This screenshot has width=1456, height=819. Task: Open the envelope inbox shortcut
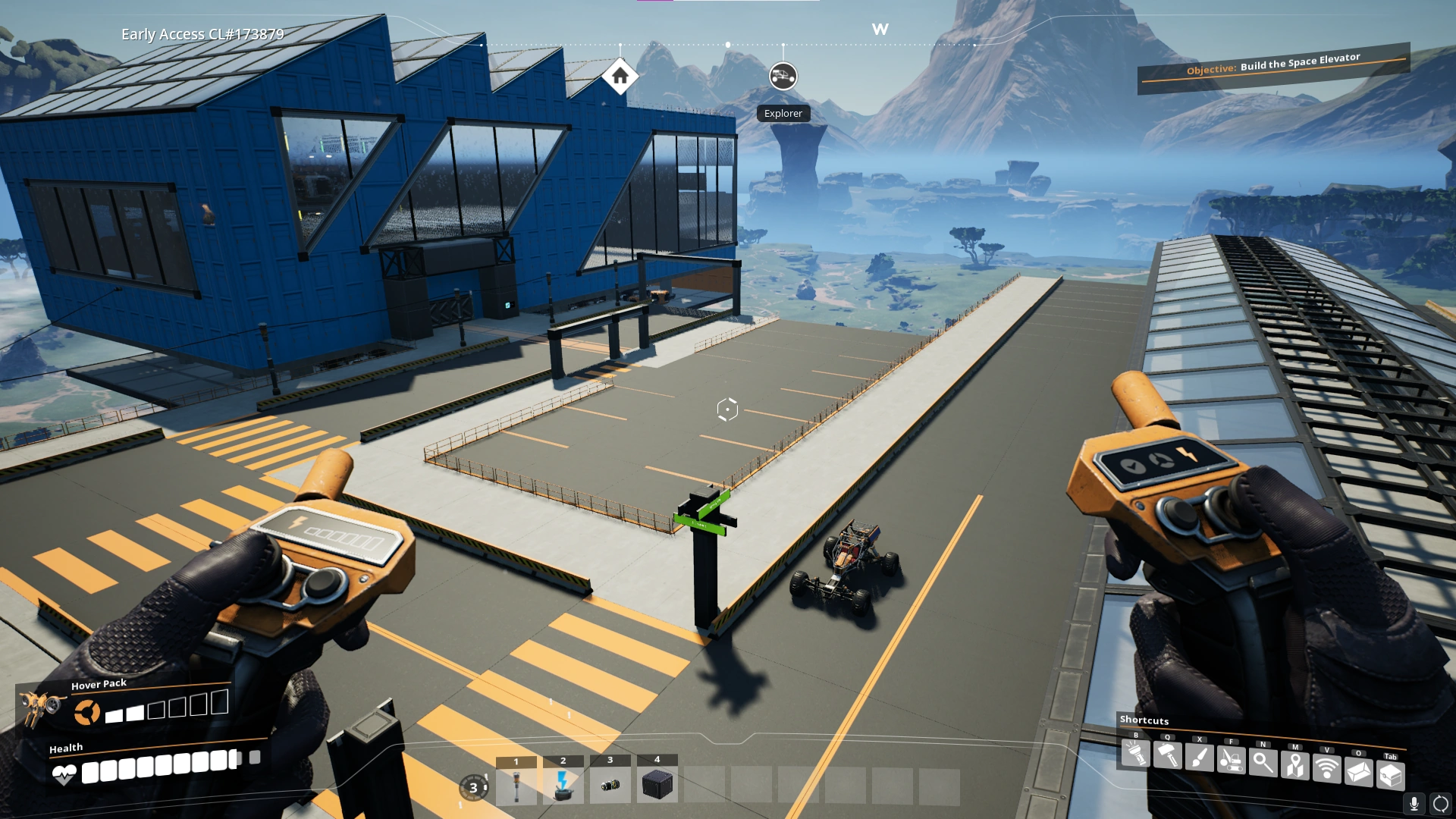[1359, 772]
